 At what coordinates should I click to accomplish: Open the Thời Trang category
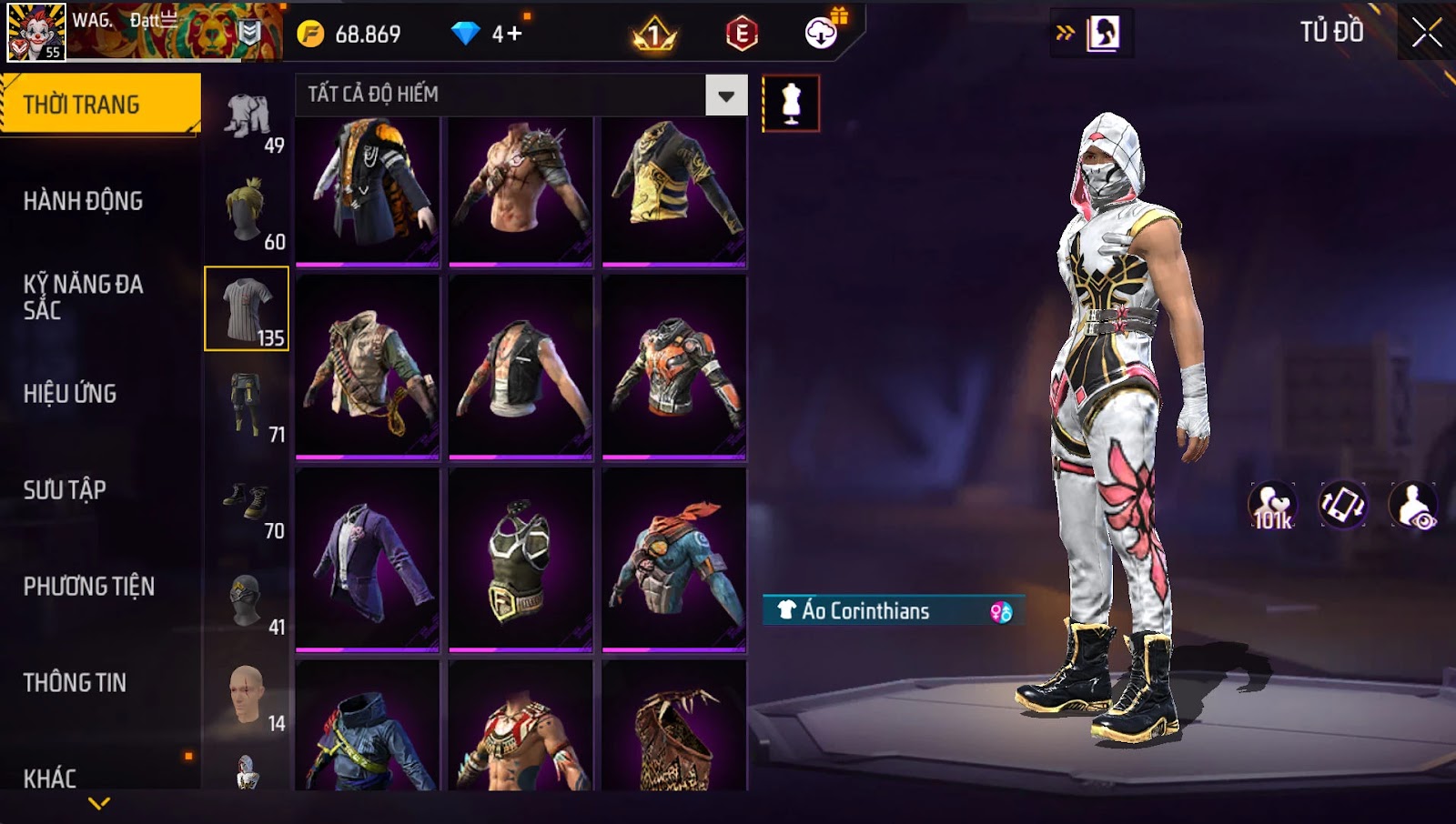tap(100, 104)
